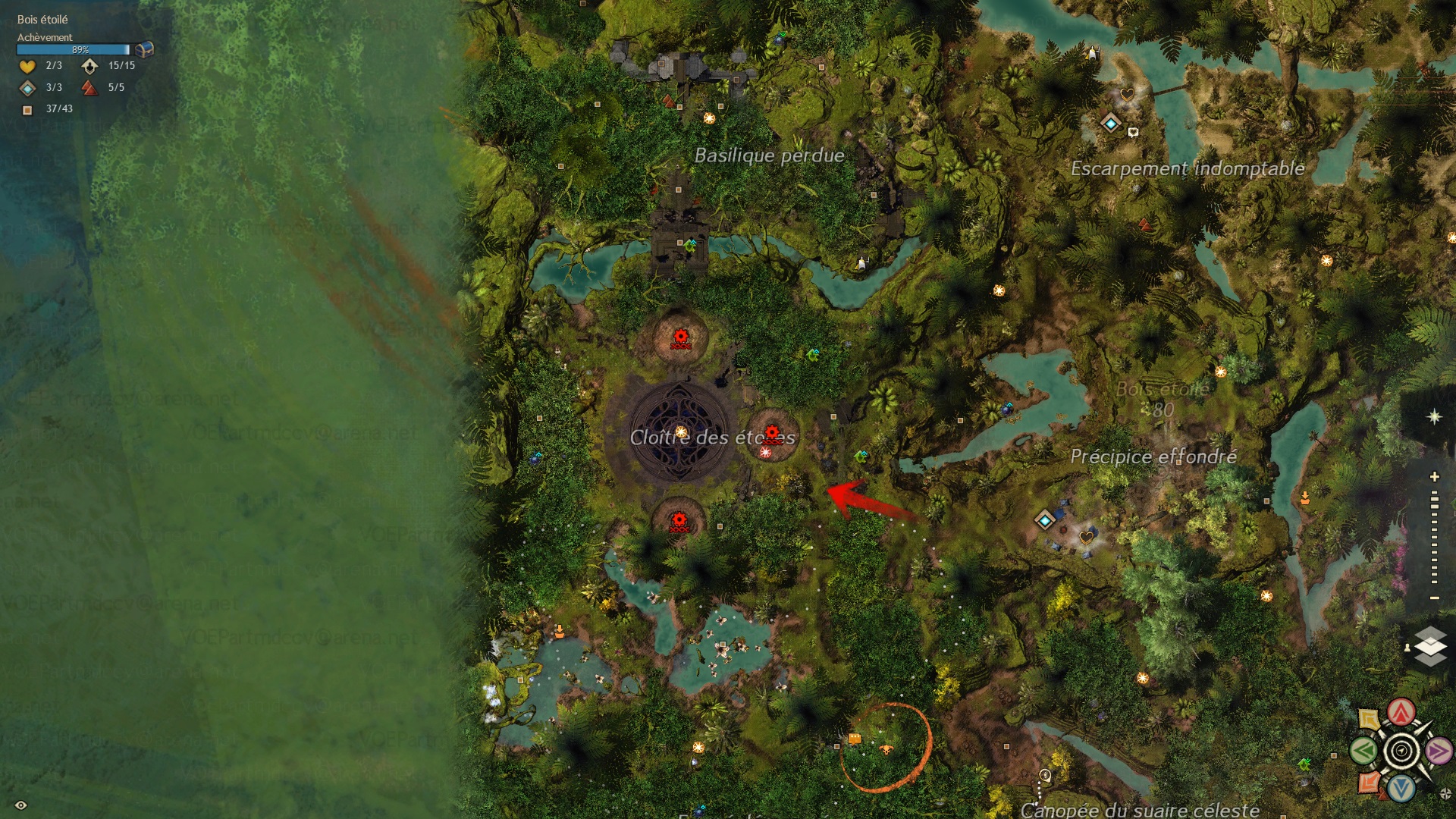Select the red upward arrow compass button
Viewport: 1456px width, 819px height.
(1401, 712)
